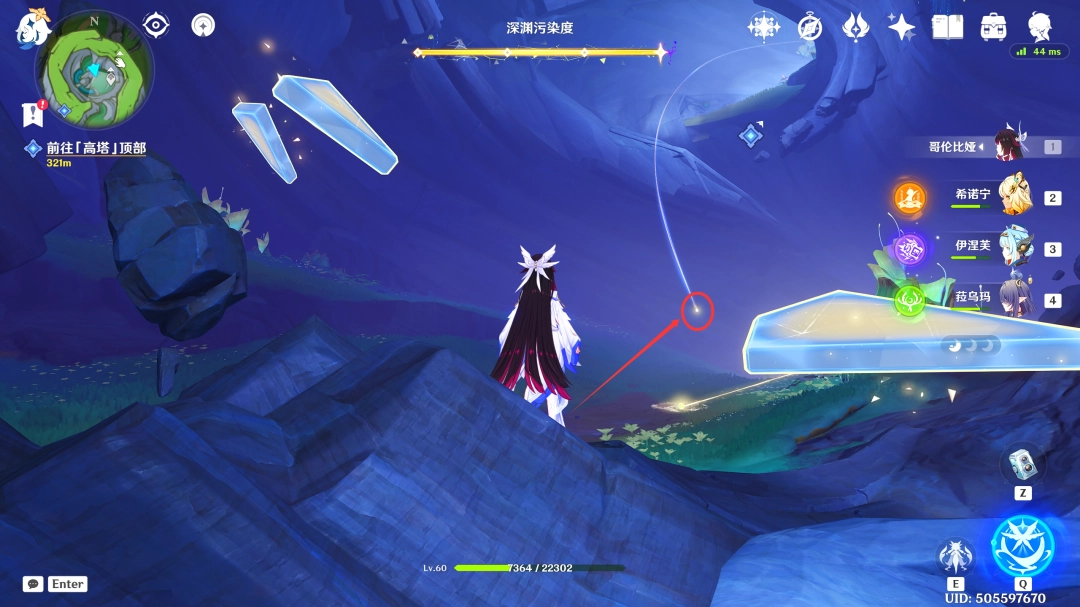Open the character profile head icon
Image resolution: width=1080 pixels, height=607 pixels.
(x=1039, y=27)
